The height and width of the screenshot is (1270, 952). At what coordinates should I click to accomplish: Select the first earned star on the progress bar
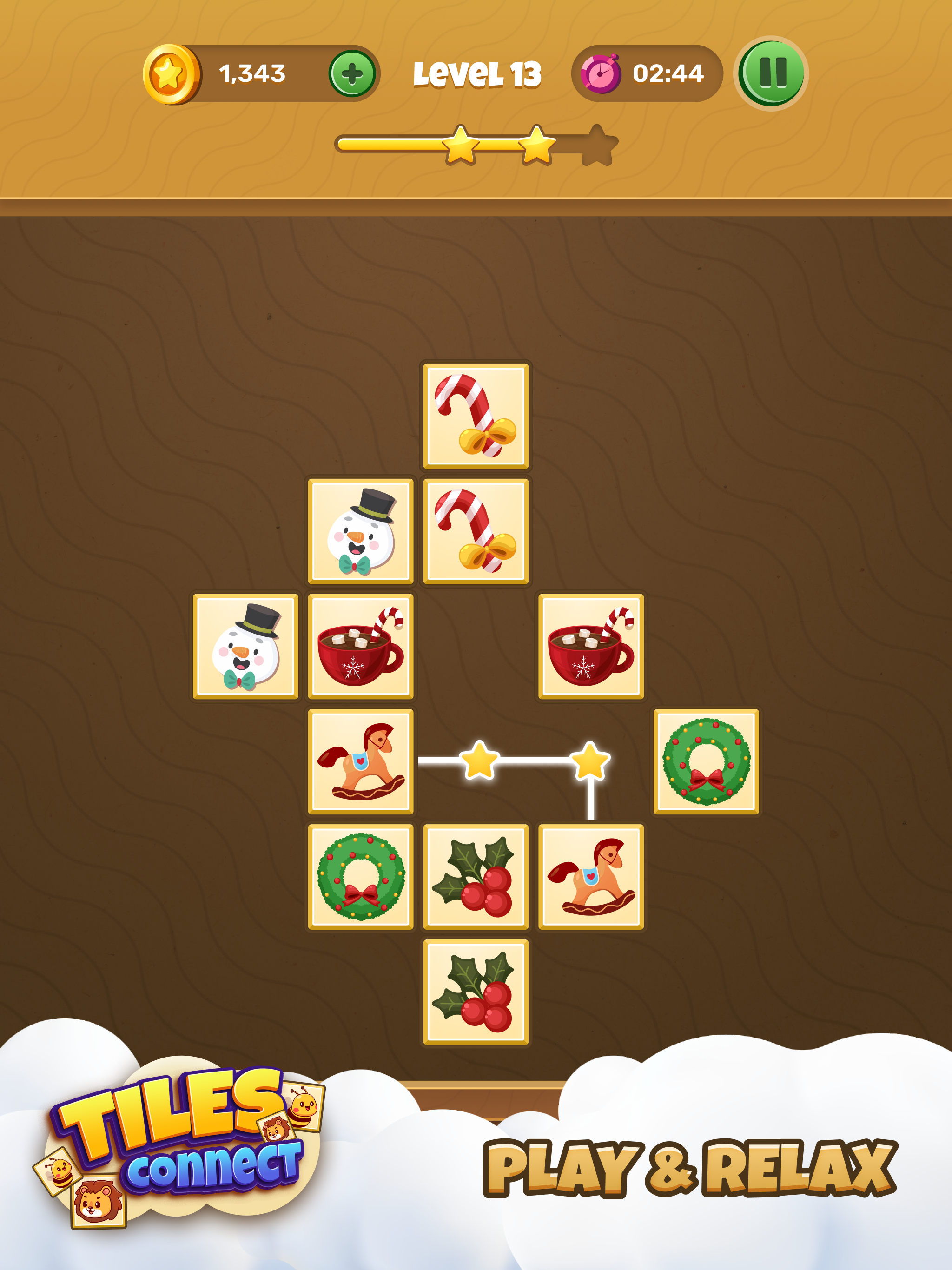tap(458, 148)
